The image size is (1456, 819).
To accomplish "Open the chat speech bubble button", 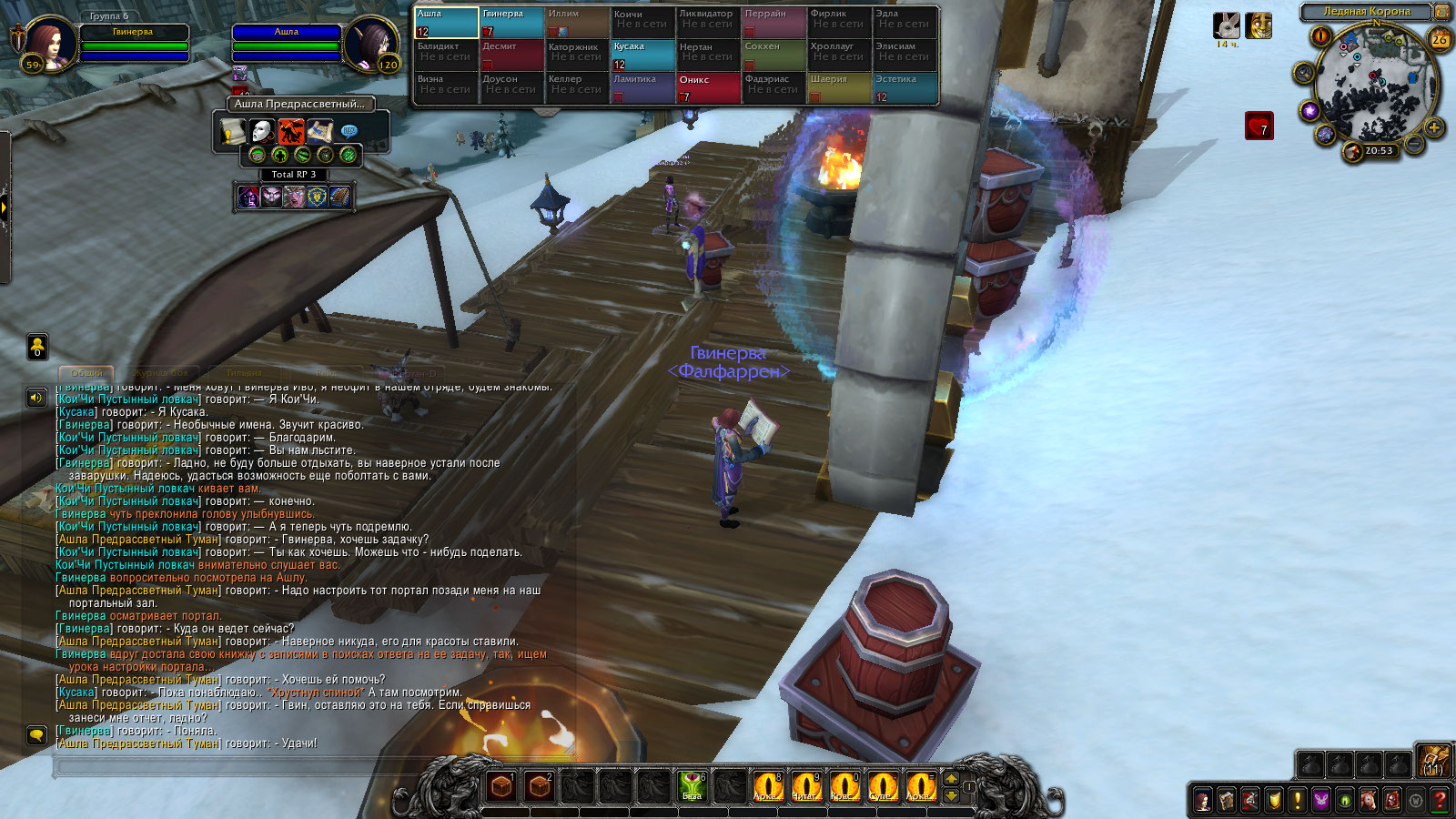I will pyautogui.click(x=36, y=734).
